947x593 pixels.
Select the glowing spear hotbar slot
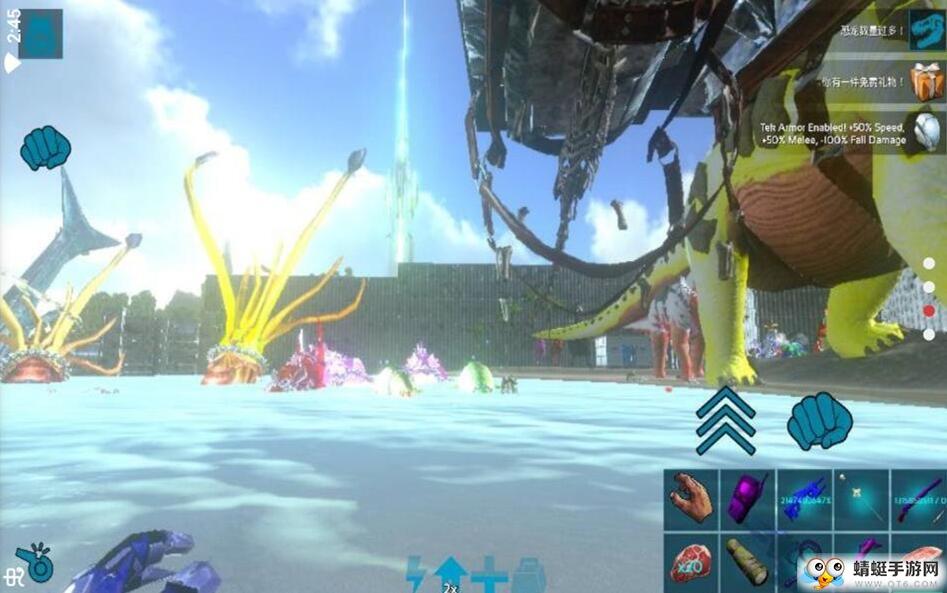tap(861, 498)
